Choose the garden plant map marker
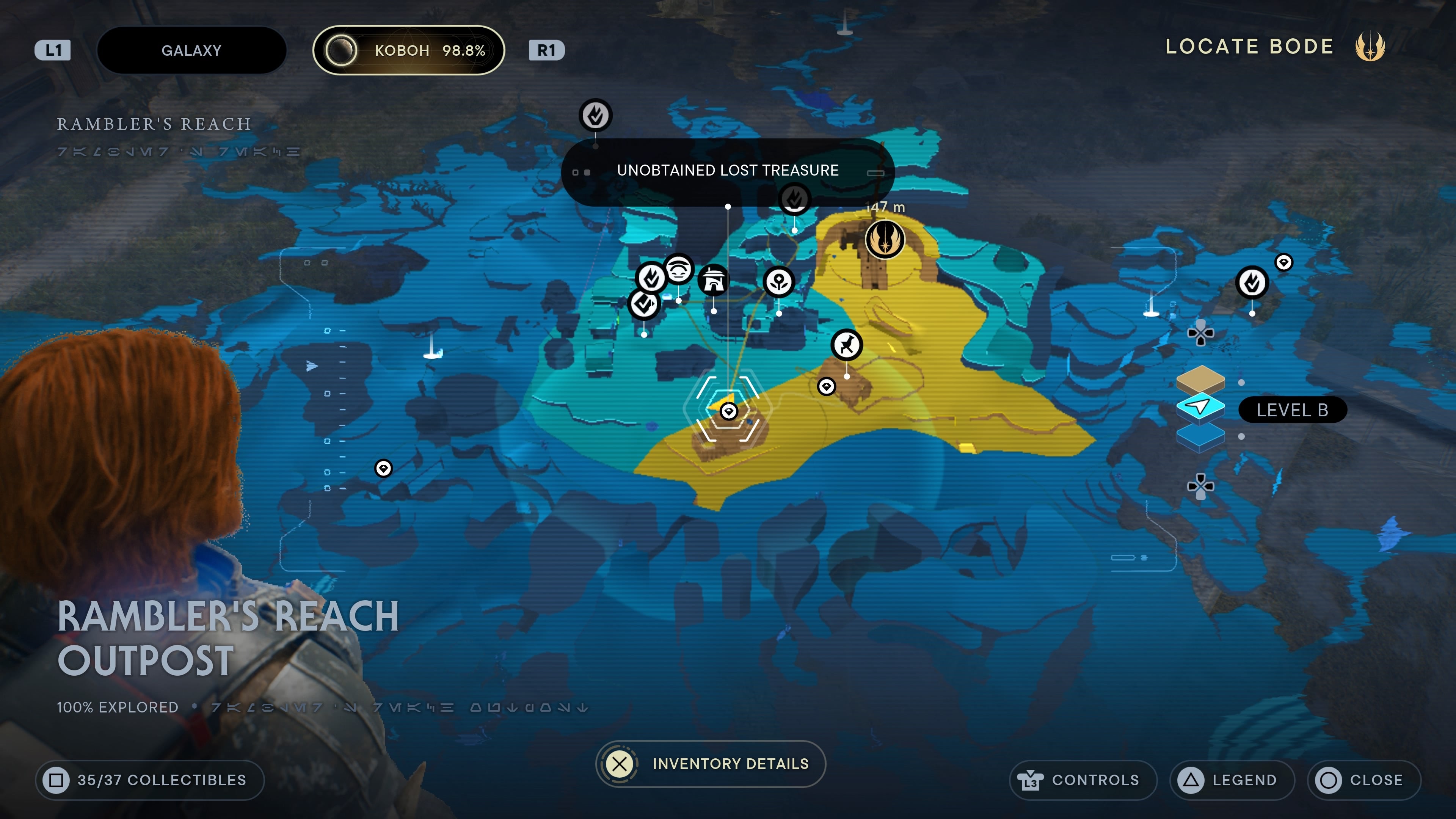 pyautogui.click(x=778, y=281)
